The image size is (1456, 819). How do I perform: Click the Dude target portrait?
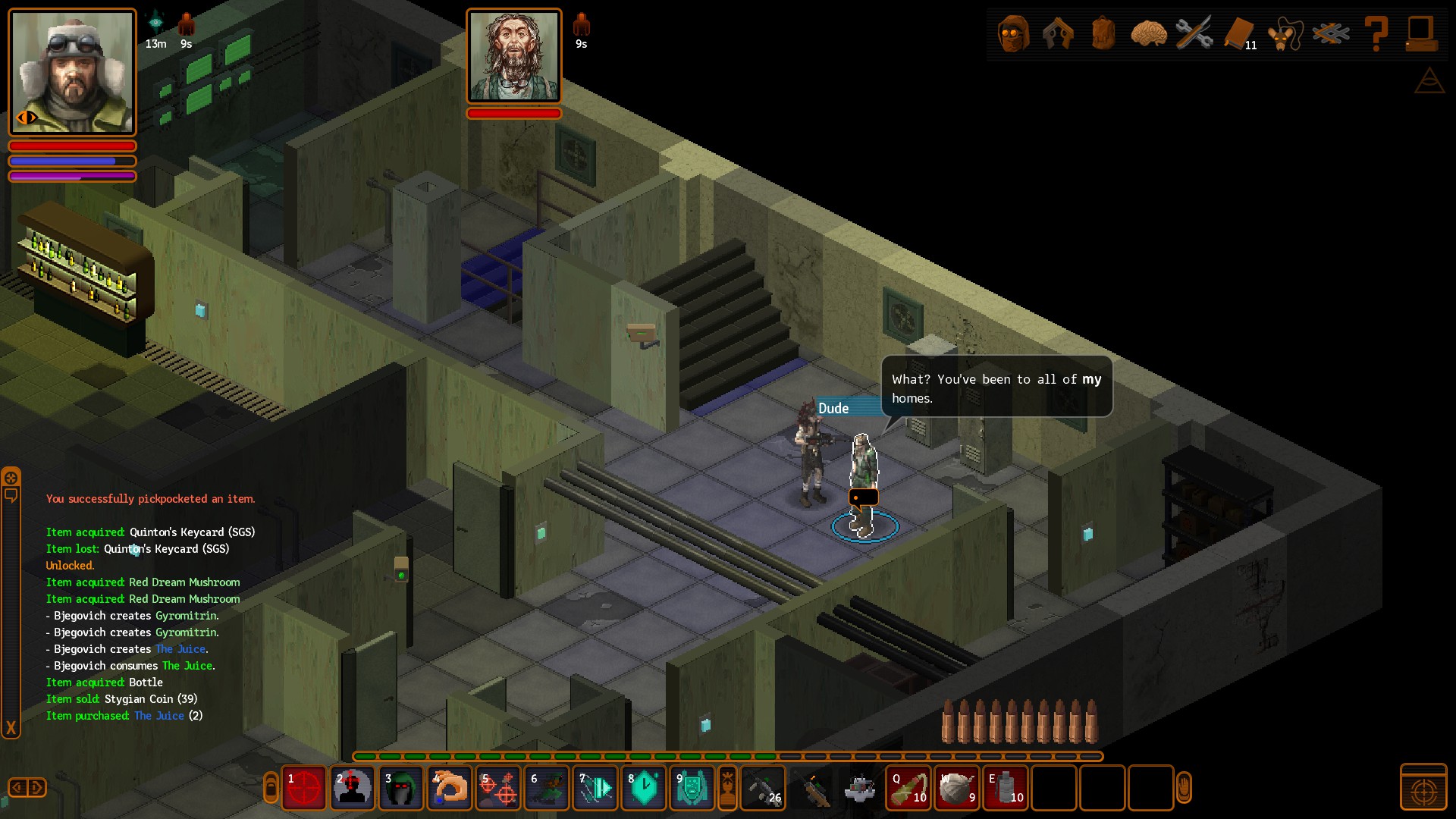coord(514,57)
